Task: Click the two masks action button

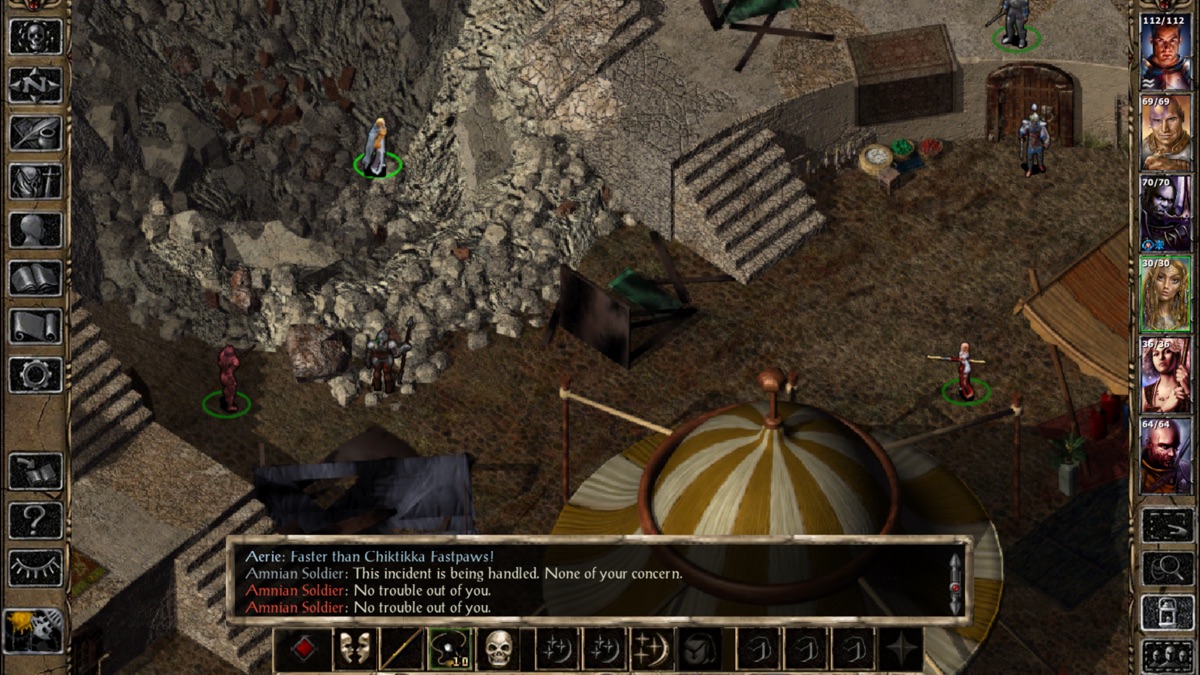Action: tap(353, 649)
